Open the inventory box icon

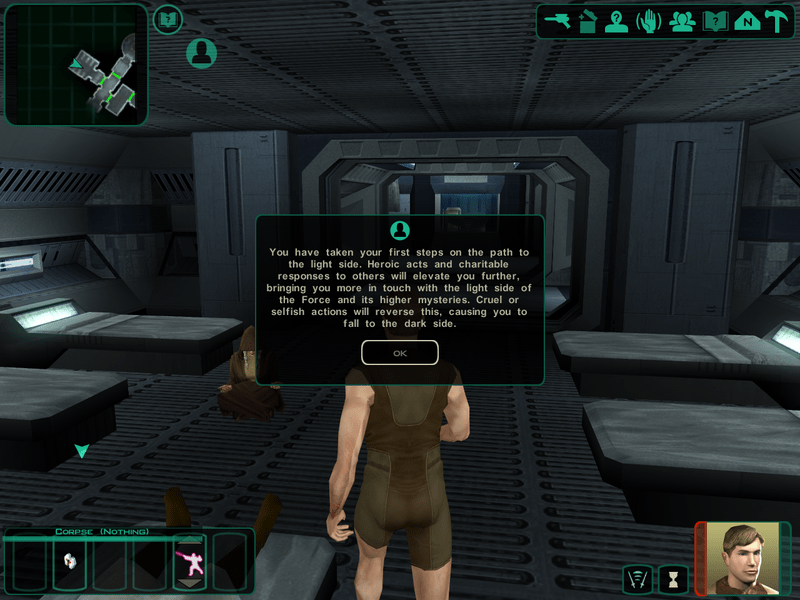pyautogui.click(x=588, y=21)
